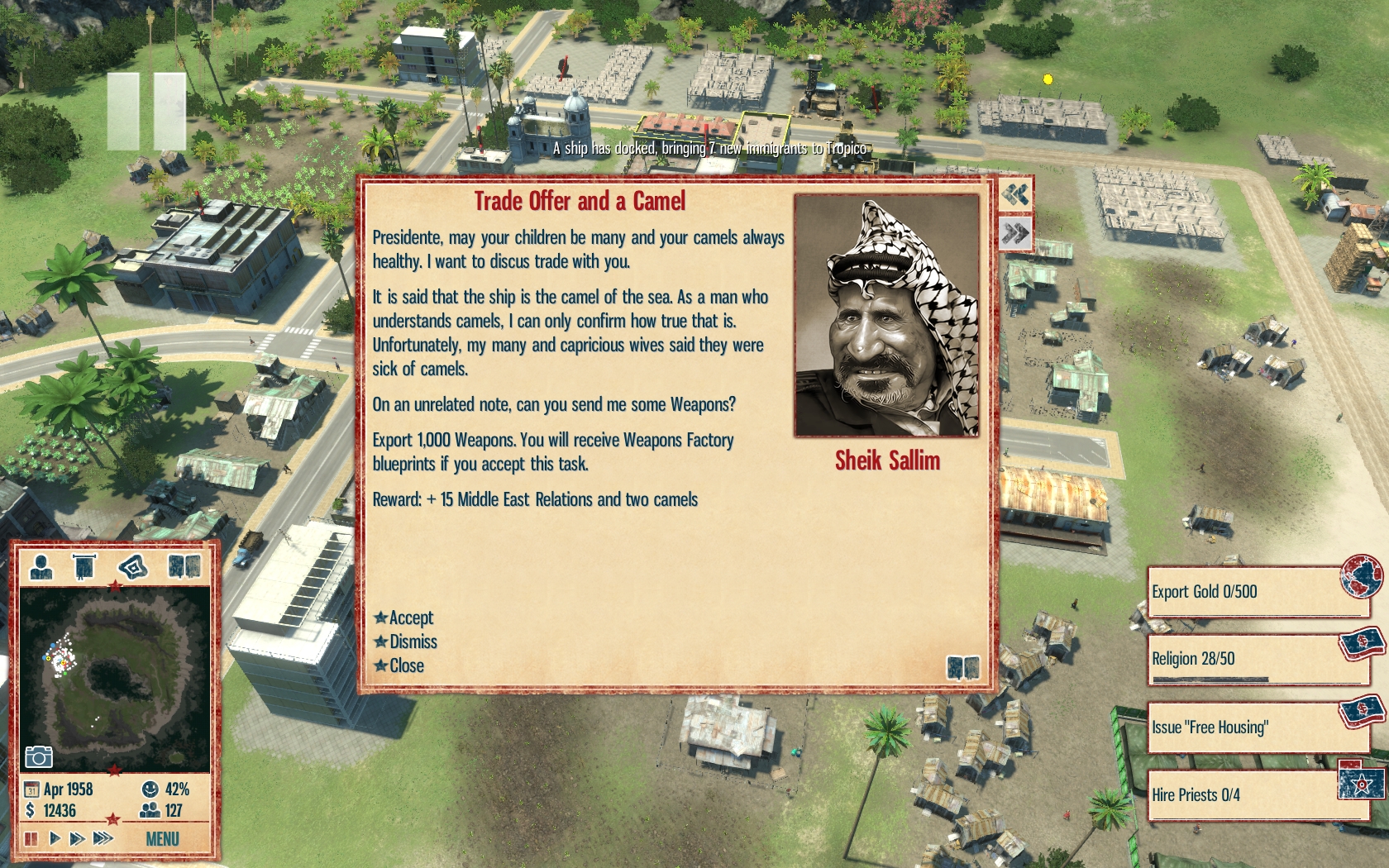Click the island minimap

tap(115, 678)
